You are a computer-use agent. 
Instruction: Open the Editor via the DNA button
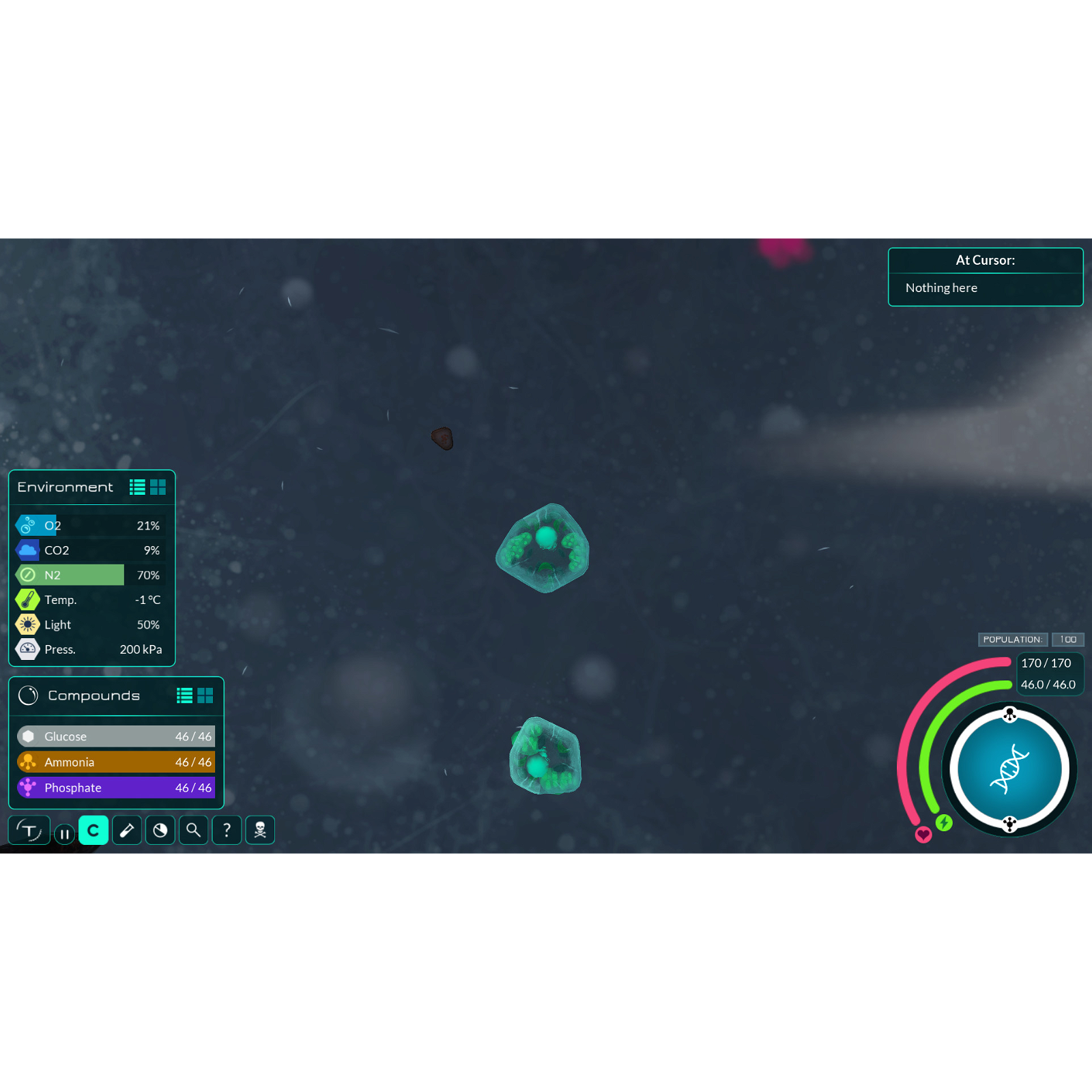coord(1009,769)
